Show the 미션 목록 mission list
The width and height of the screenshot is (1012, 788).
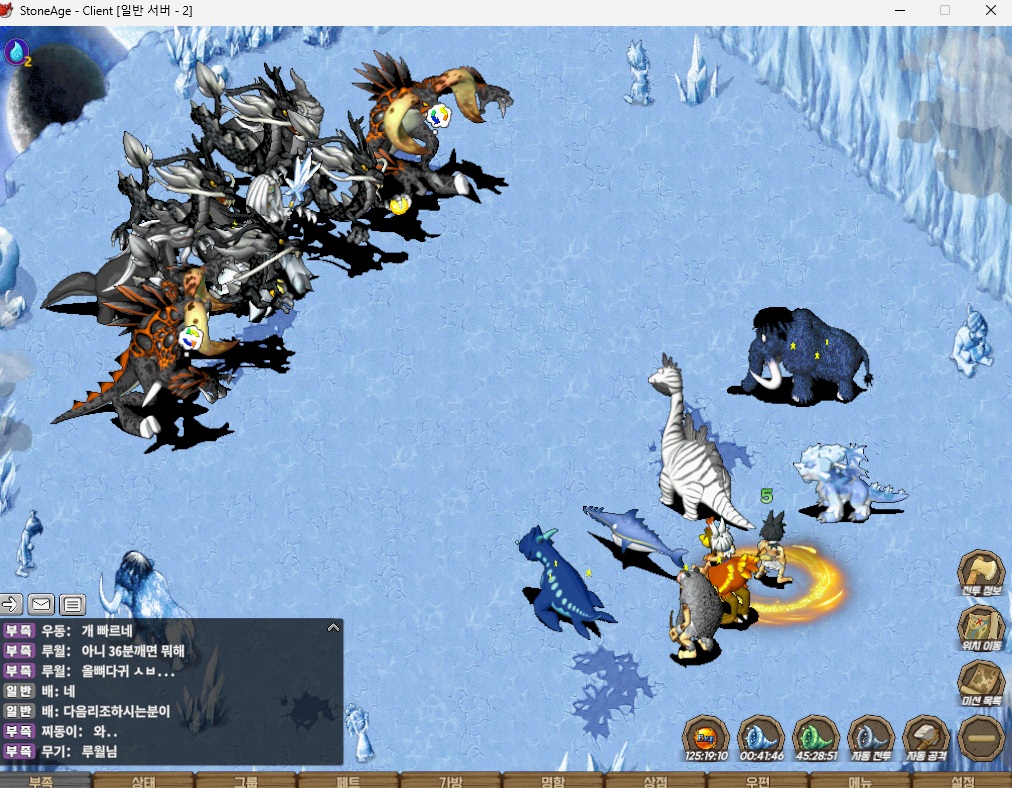coord(982,681)
